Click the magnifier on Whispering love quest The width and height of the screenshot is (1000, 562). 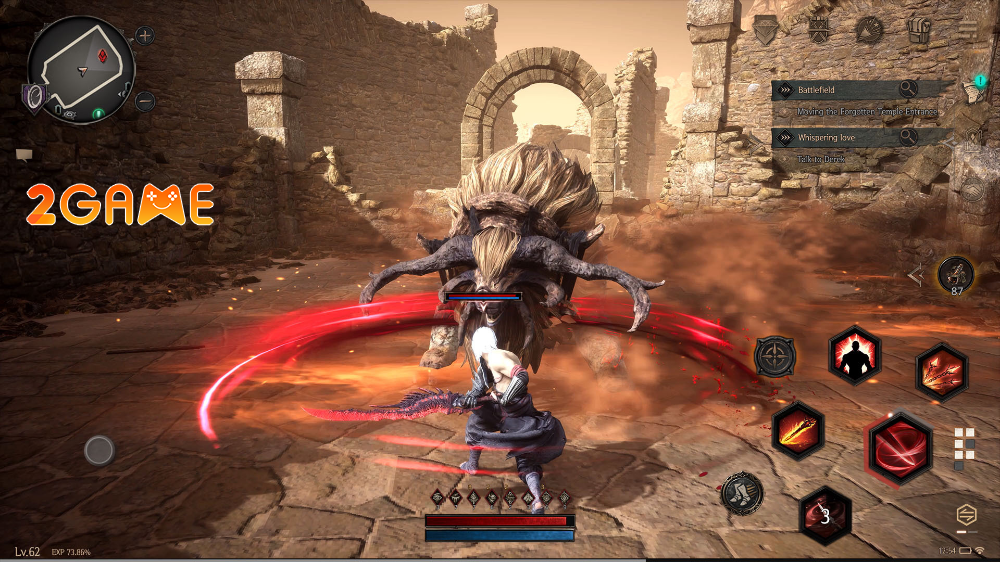click(x=908, y=136)
